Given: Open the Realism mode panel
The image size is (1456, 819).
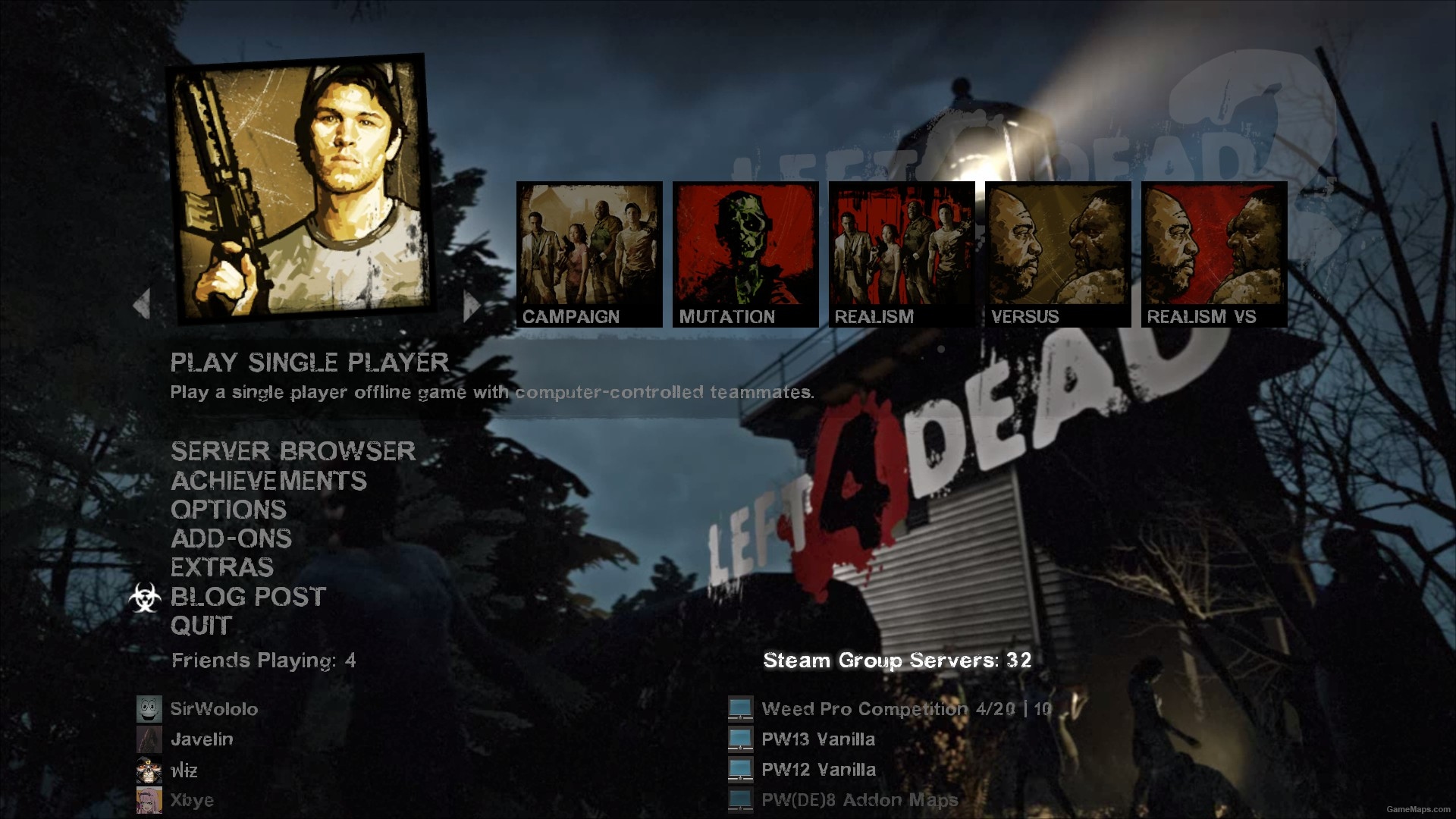Looking at the screenshot, I should [902, 250].
